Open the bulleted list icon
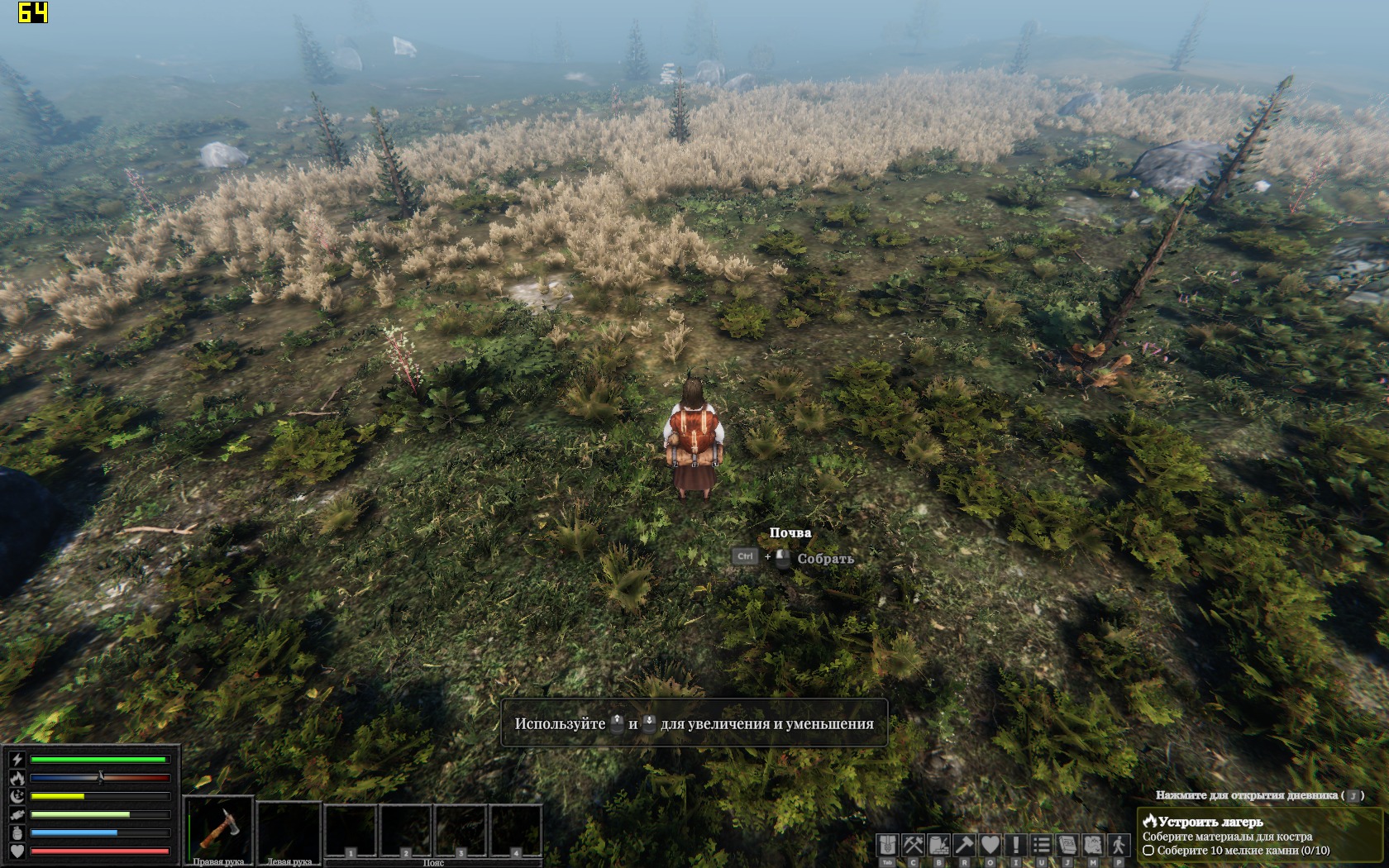 point(1041,845)
